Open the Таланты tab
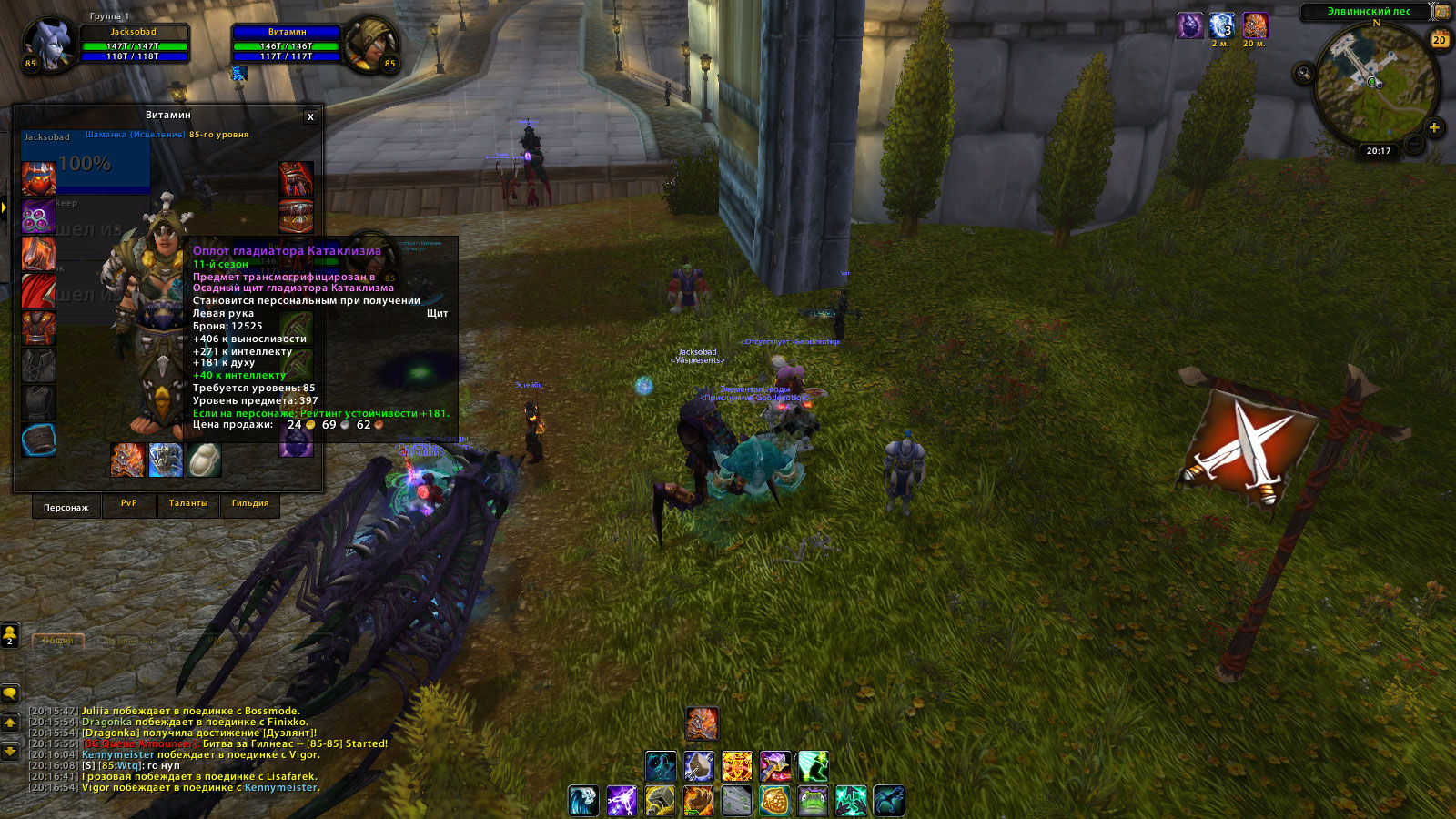This screenshot has width=1456, height=819. tap(188, 503)
